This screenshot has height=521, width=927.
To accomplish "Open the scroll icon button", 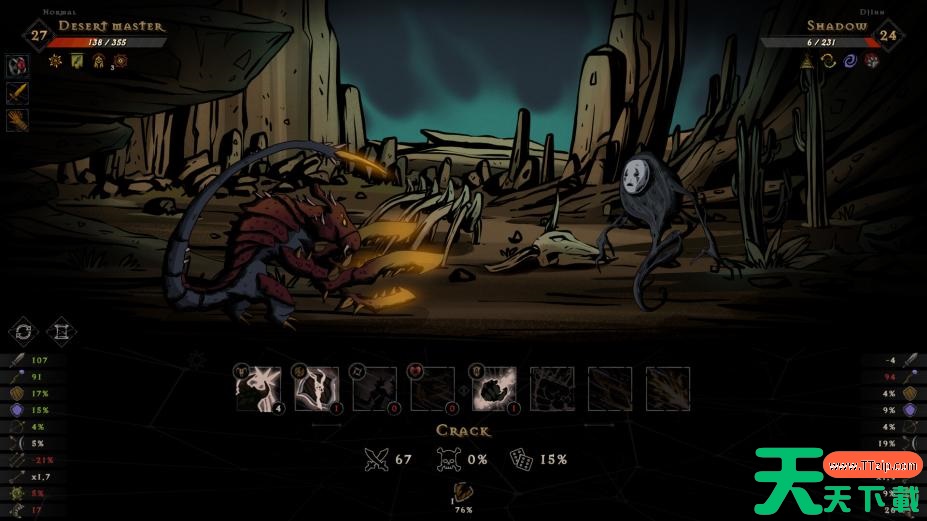I will coord(62,331).
